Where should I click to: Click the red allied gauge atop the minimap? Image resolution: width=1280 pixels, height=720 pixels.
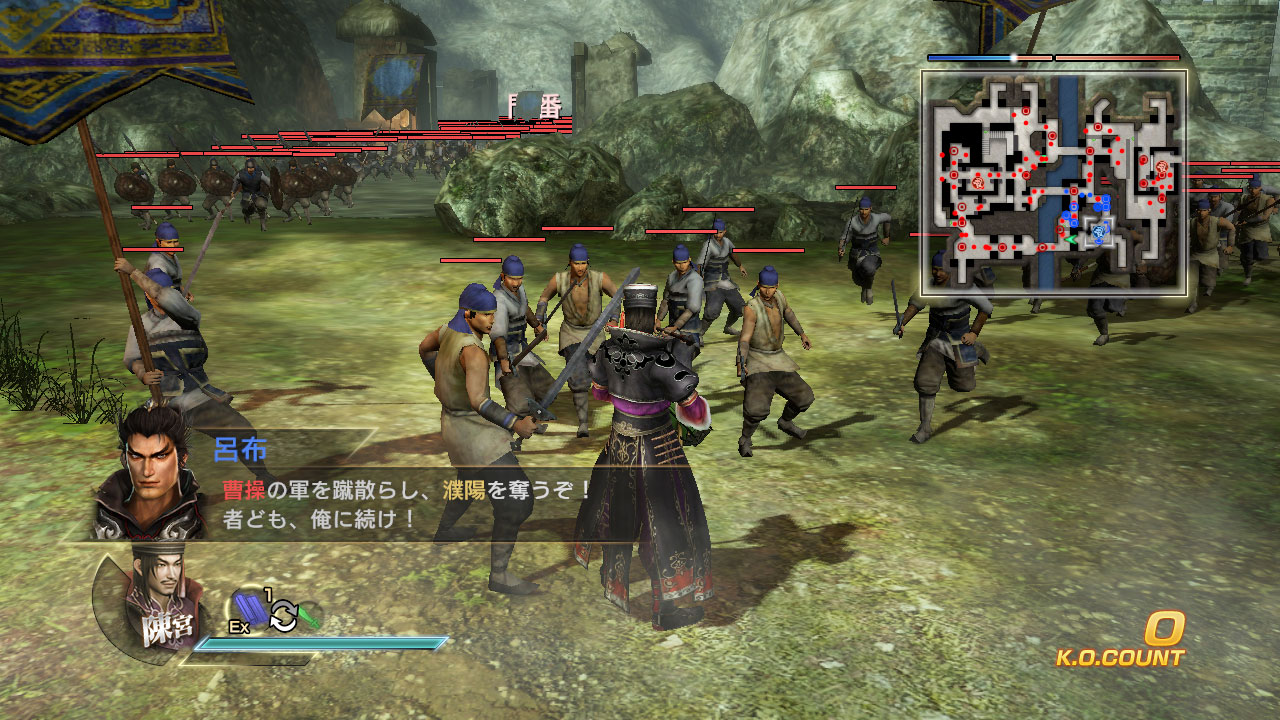point(1115,56)
